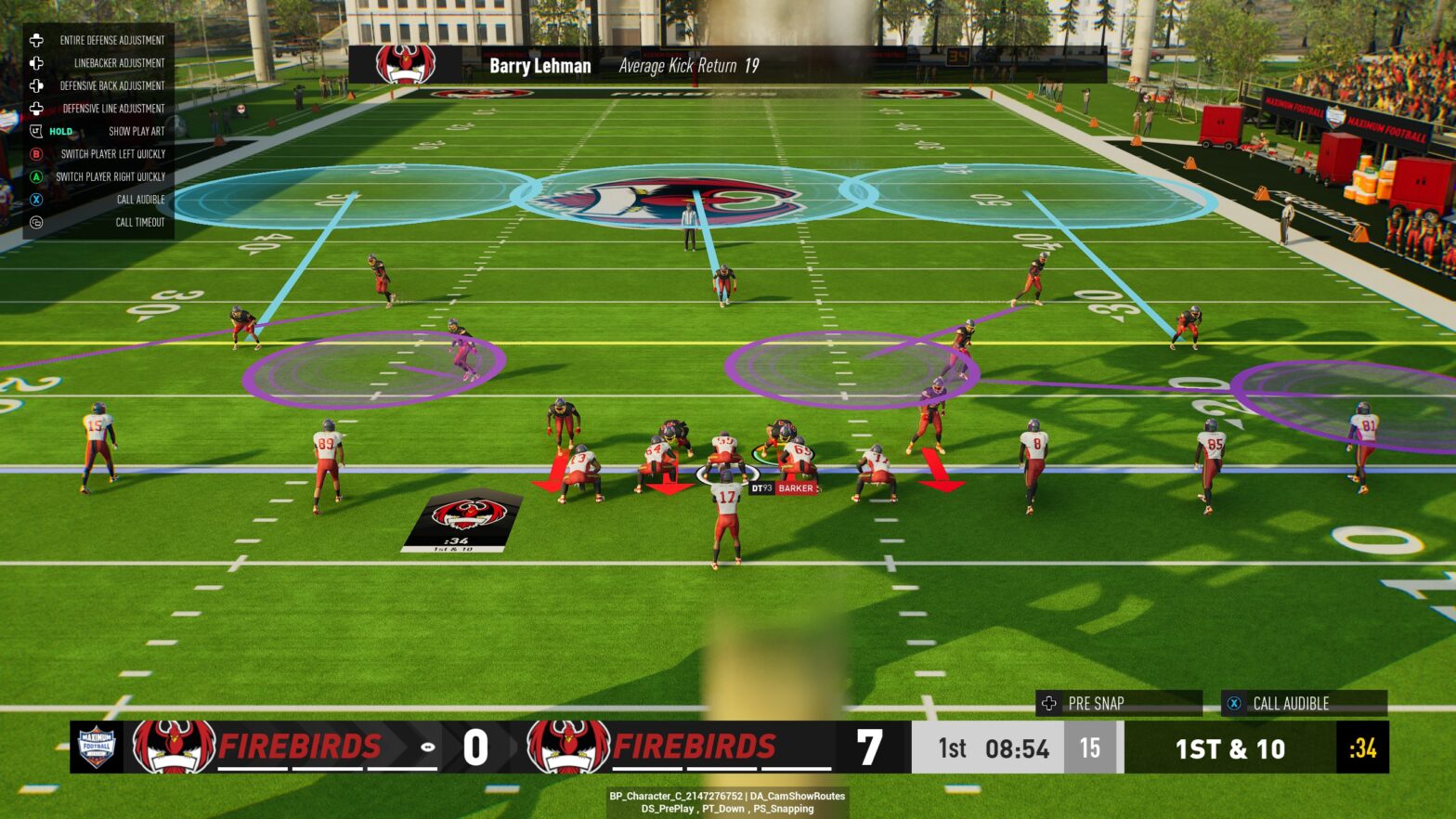The image size is (1456, 819).
Task: Click the Firebirds logo beside Barry Lehman banner
Action: click(405, 65)
